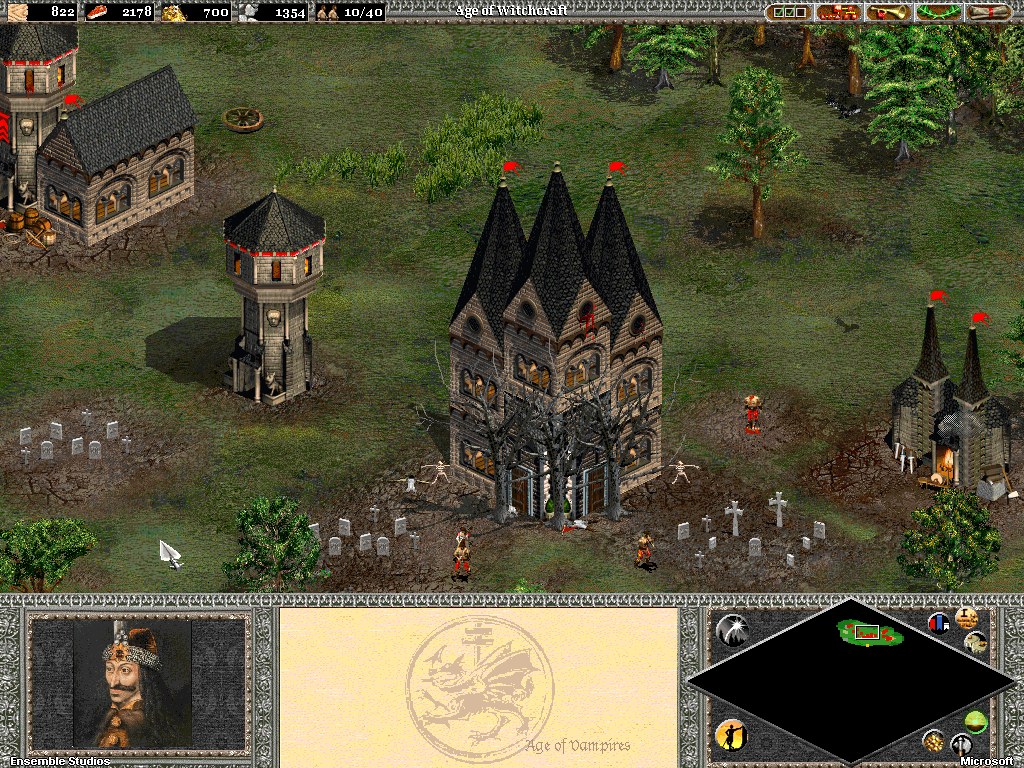
Task: Toggle the advanced minimap commands icon
Action: (x=966, y=617)
